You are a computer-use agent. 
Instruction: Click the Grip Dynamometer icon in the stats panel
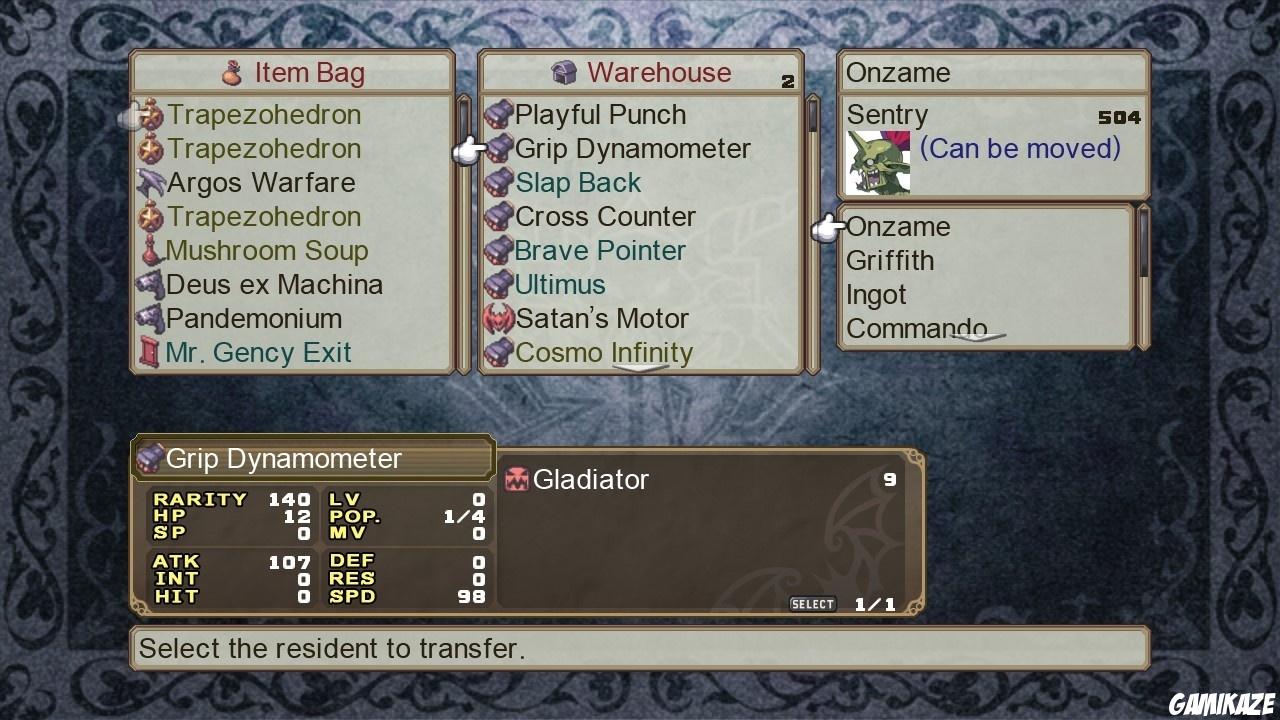click(151, 458)
